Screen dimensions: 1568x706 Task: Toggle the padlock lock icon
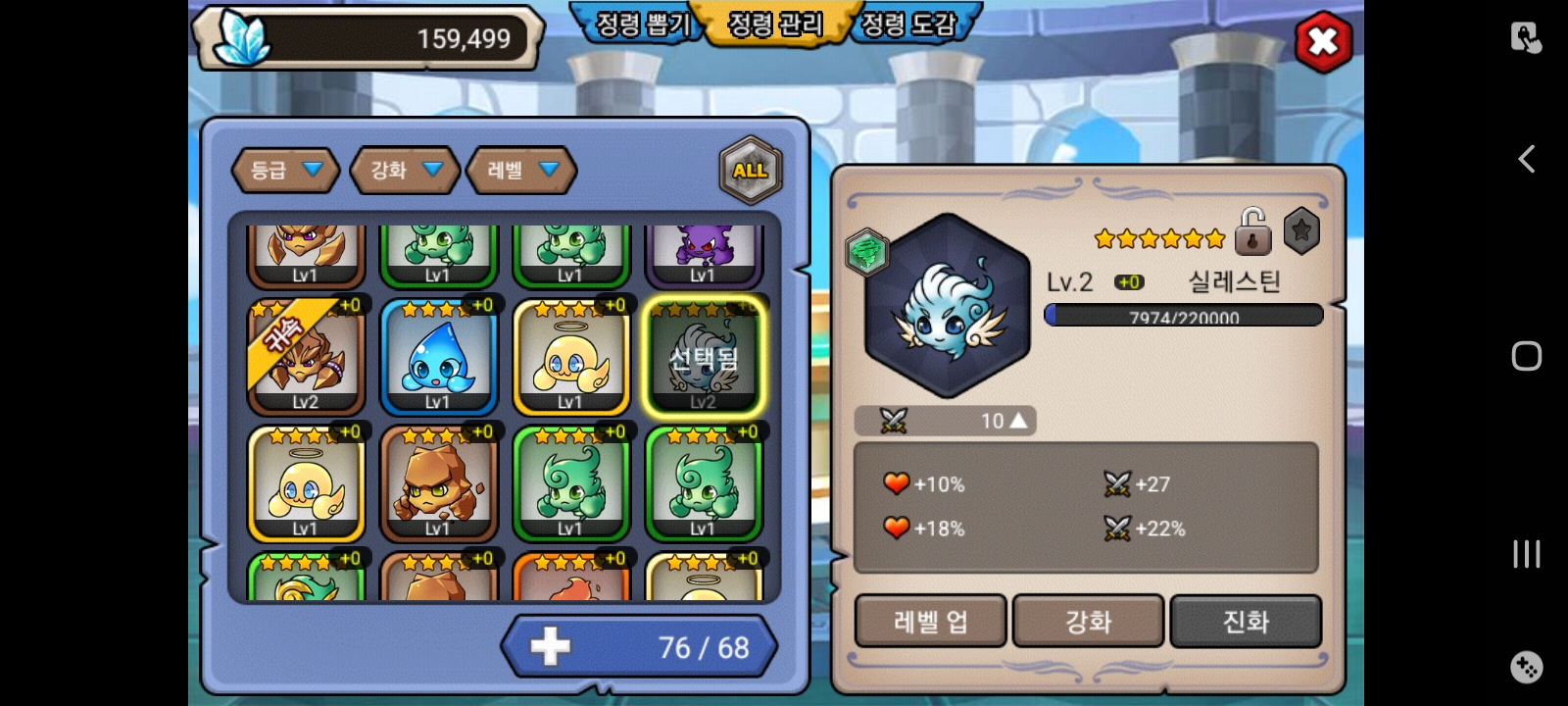pos(1252,232)
